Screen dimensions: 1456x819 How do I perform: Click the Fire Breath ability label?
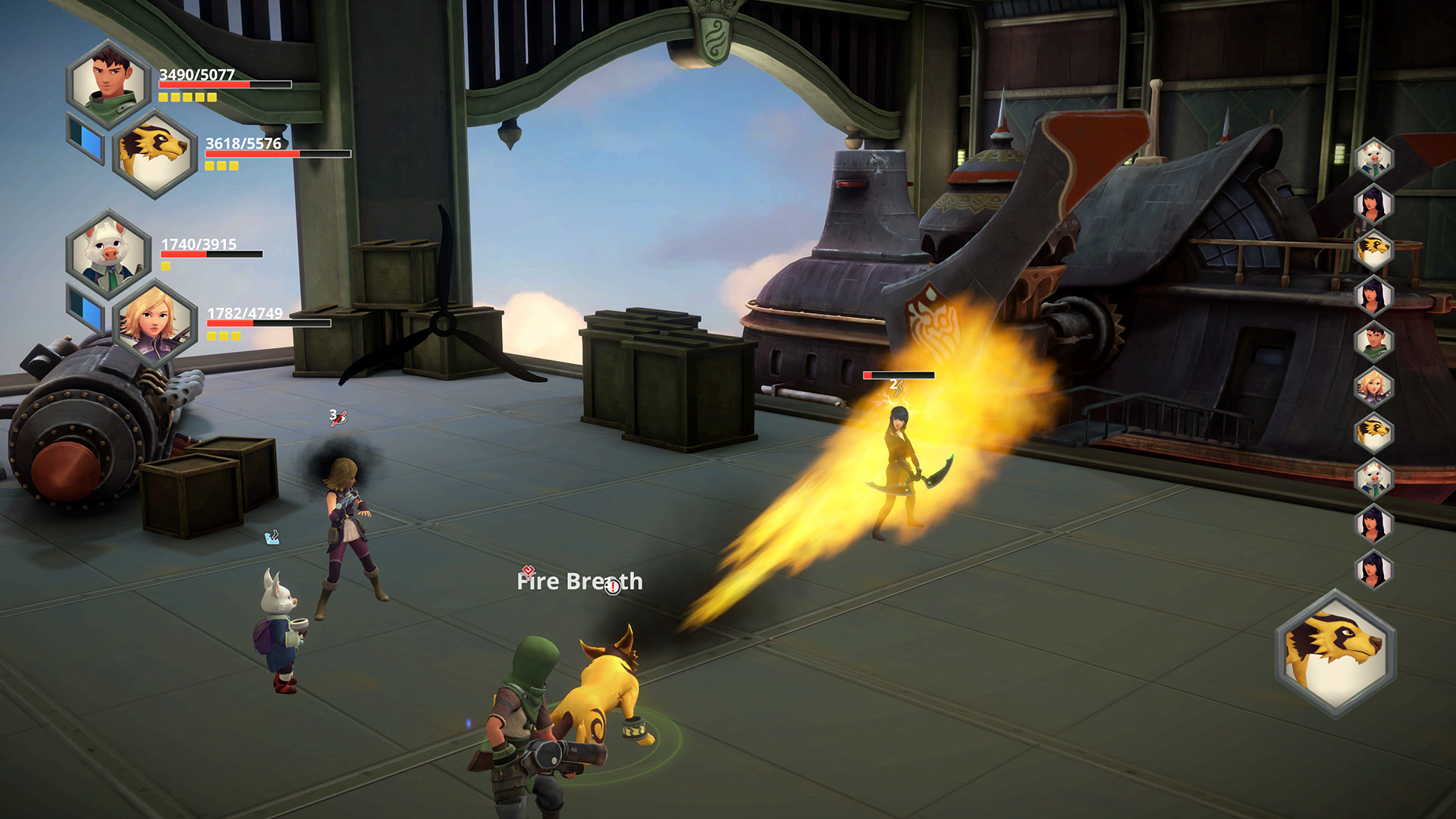coord(579,582)
